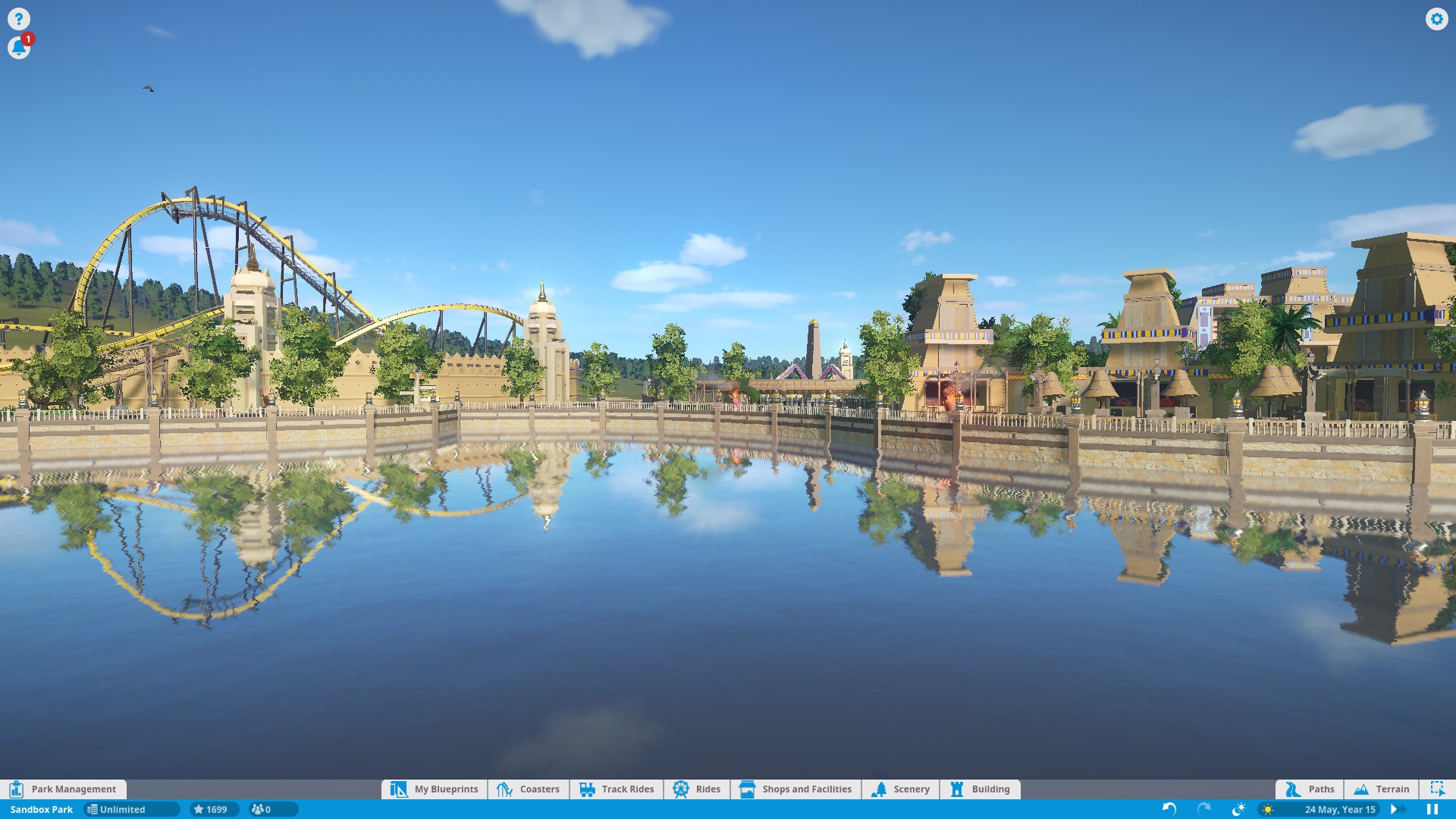The image size is (1456, 819).
Task: Open Park Management panel
Action: tap(64, 789)
